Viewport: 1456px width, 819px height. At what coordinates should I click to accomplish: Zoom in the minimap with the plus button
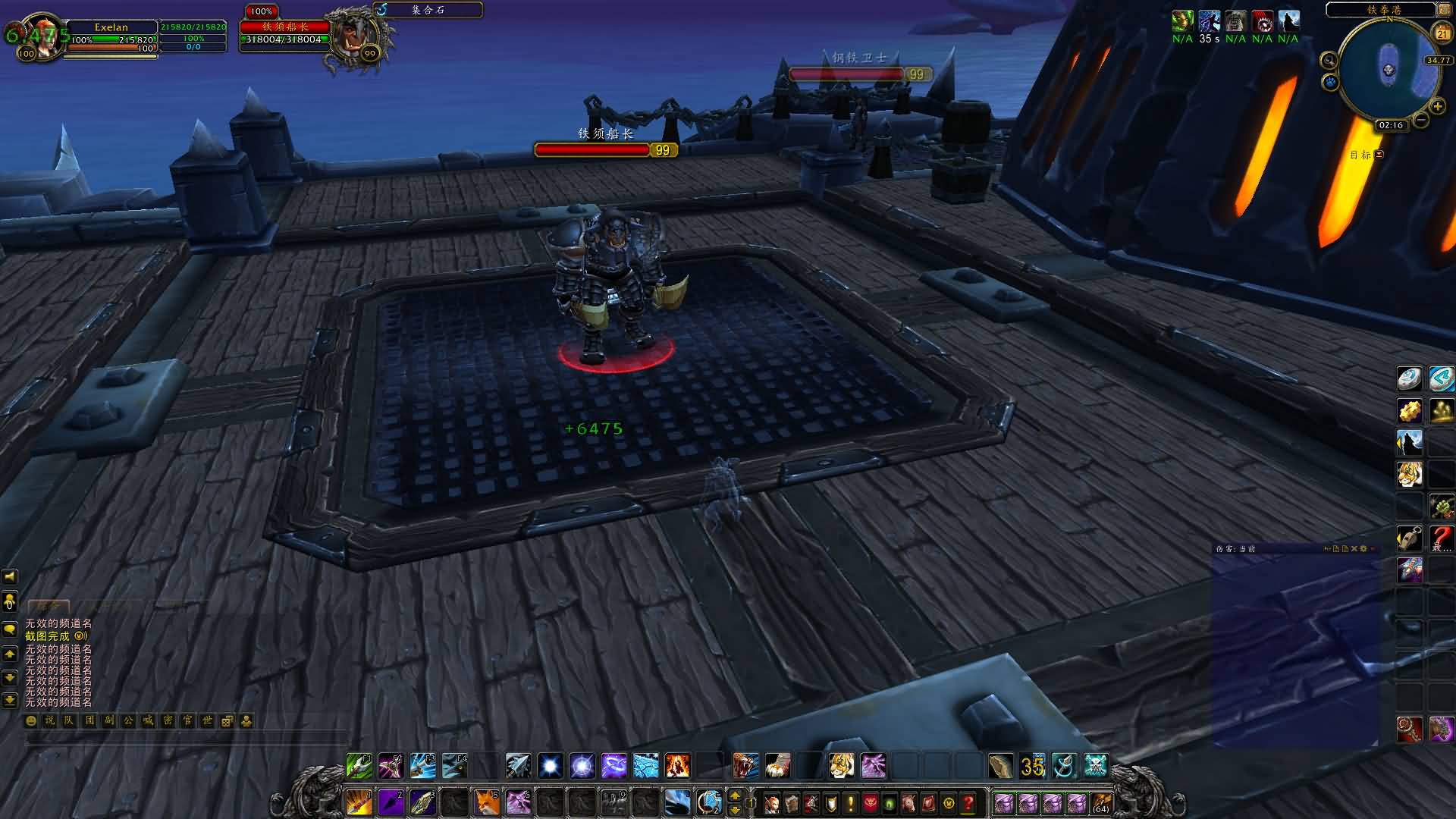pyautogui.click(x=1437, y=106)
